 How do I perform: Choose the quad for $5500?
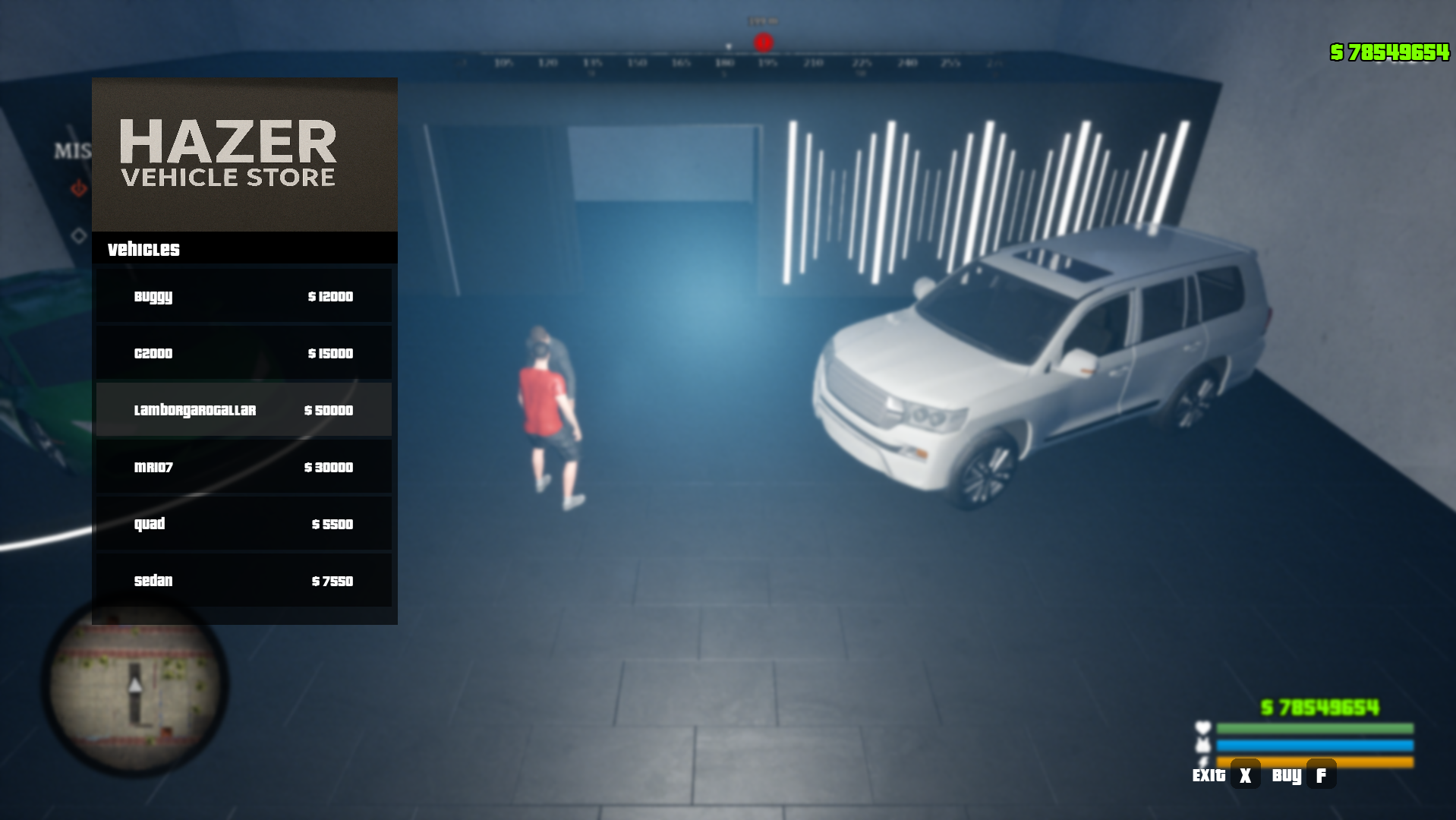pyautogui.click(x=244, y=524)
